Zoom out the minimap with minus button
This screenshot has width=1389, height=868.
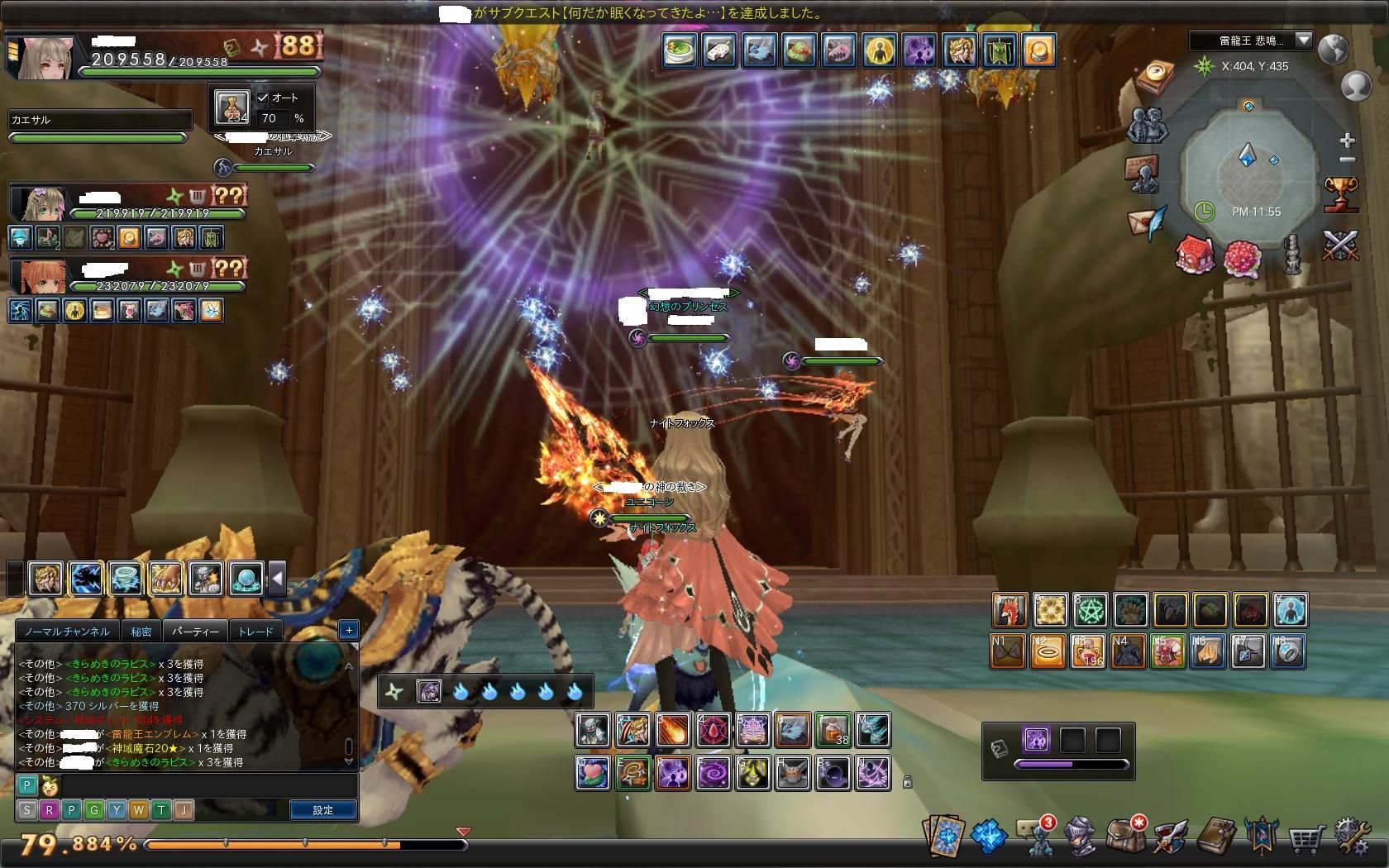click(x=1347, y=160)
